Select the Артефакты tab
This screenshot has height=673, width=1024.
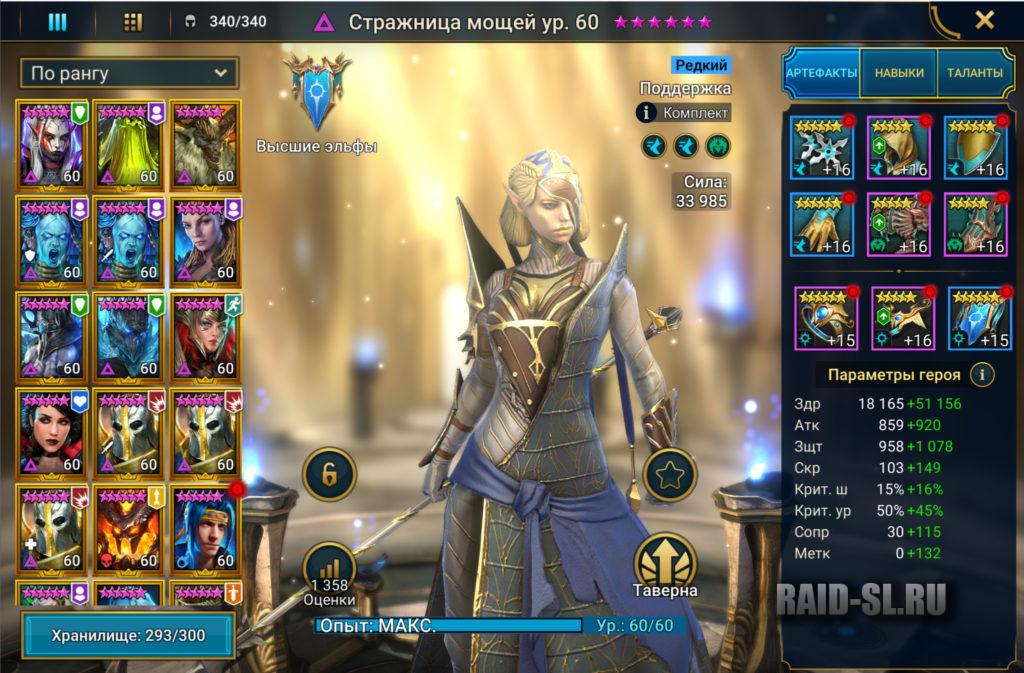pyautogui.click(x=821, y=73)
